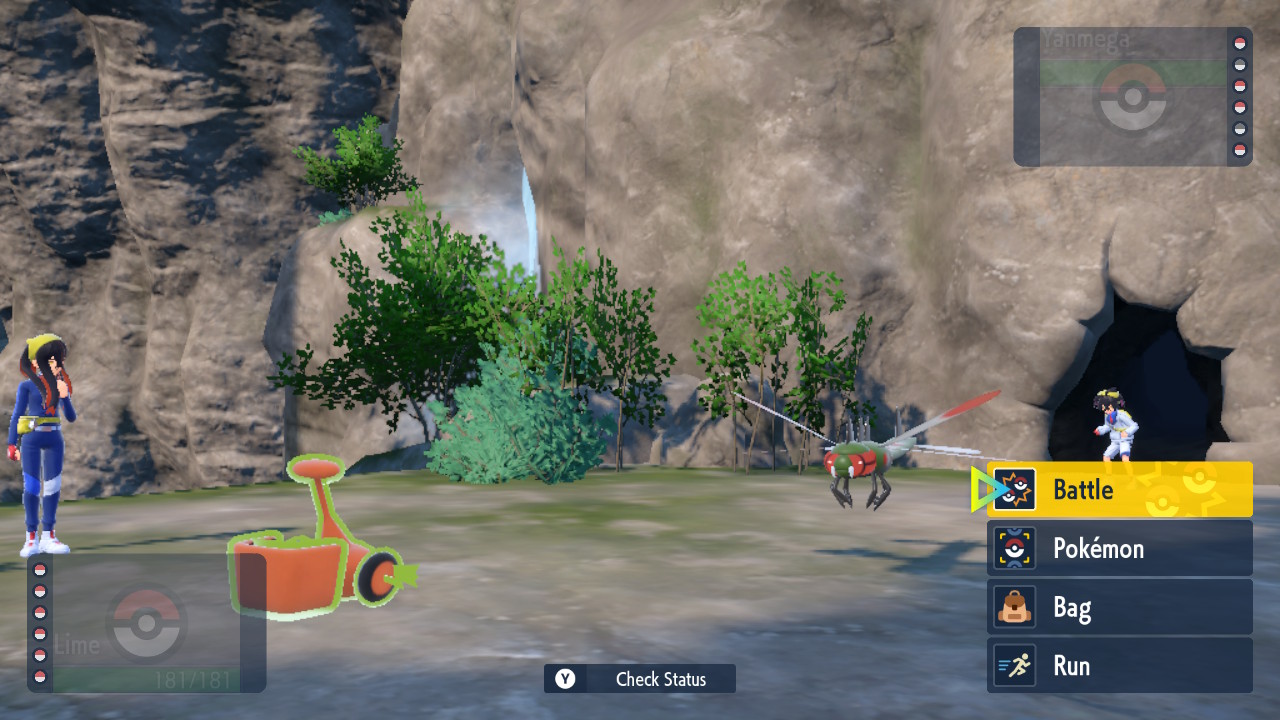Select the opposing Yanmega status panel
Viewport: 1280px width, 720px height.
click(x=1132, y=96)
